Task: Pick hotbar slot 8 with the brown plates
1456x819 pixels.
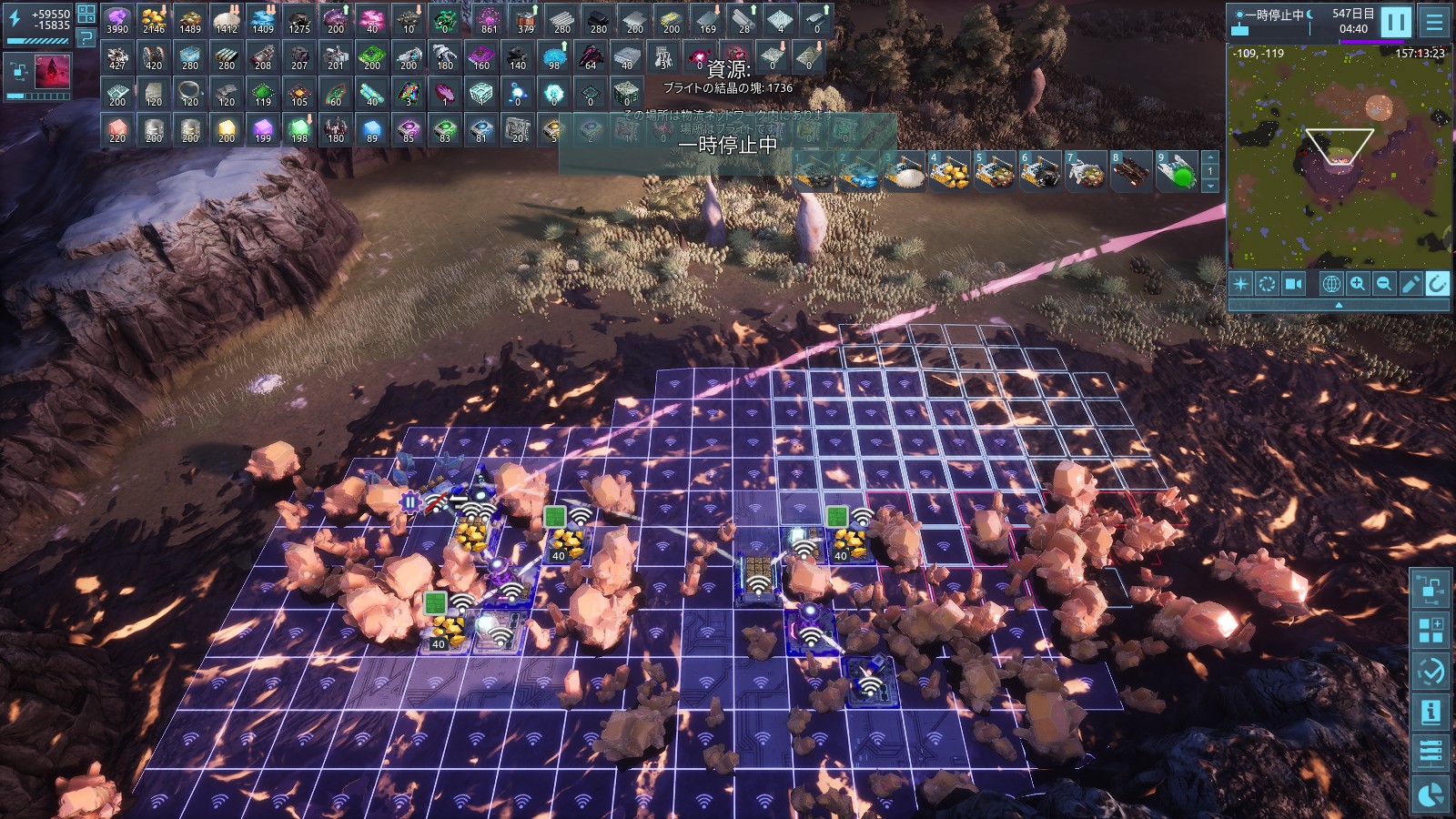Action: 1131,172
